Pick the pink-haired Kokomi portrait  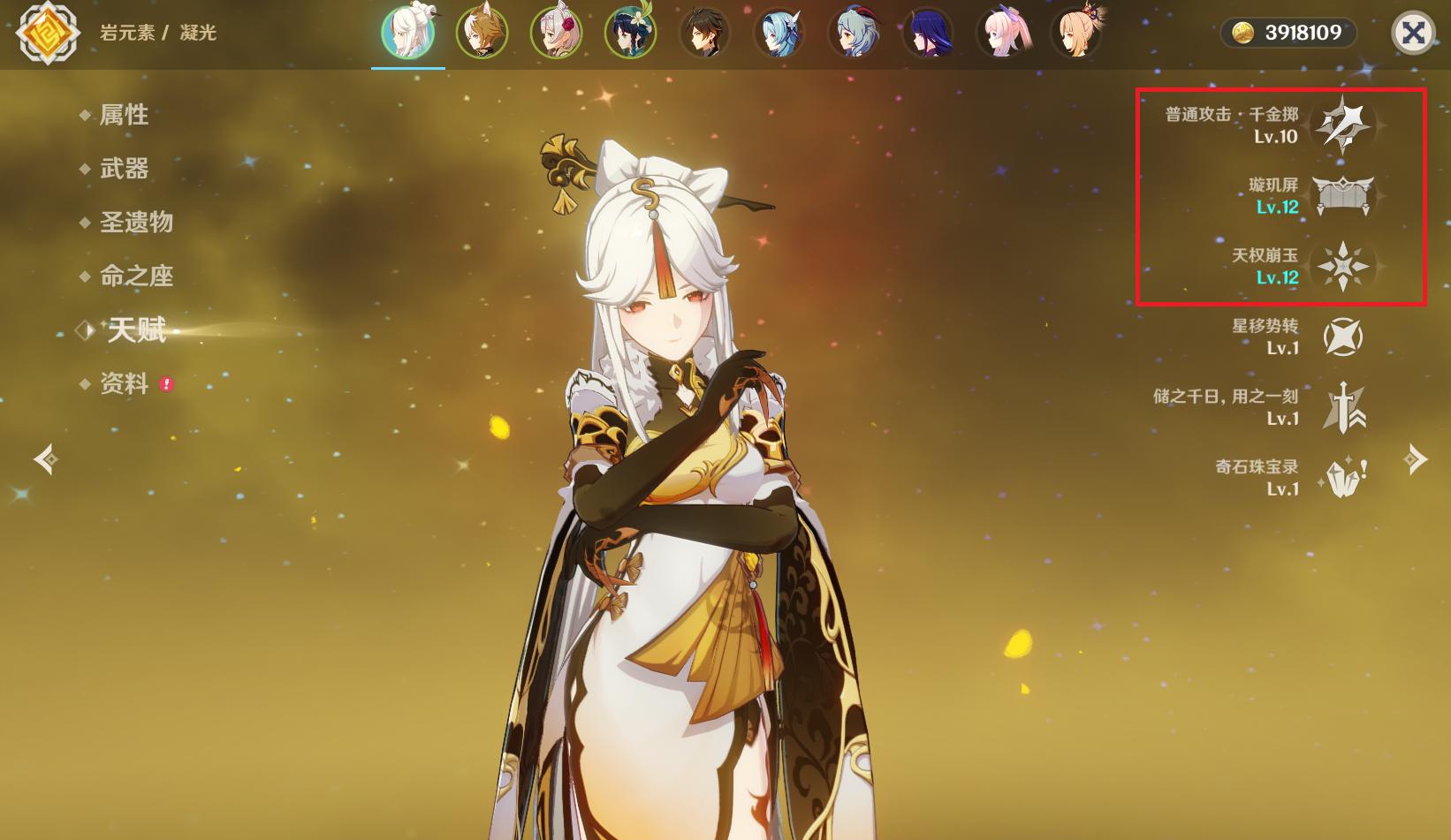1001,33
